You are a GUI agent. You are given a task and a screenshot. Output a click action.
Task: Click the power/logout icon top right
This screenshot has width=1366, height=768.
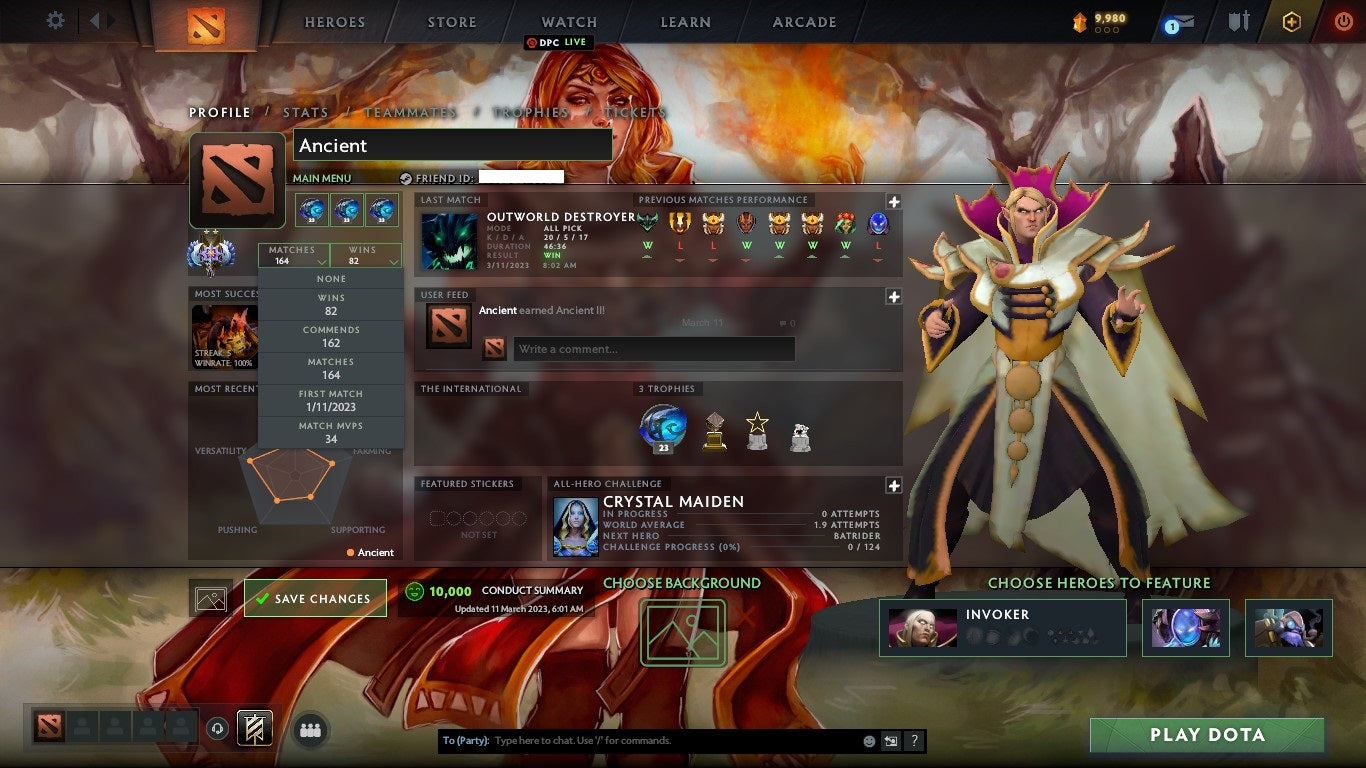tap(1345, 21)
